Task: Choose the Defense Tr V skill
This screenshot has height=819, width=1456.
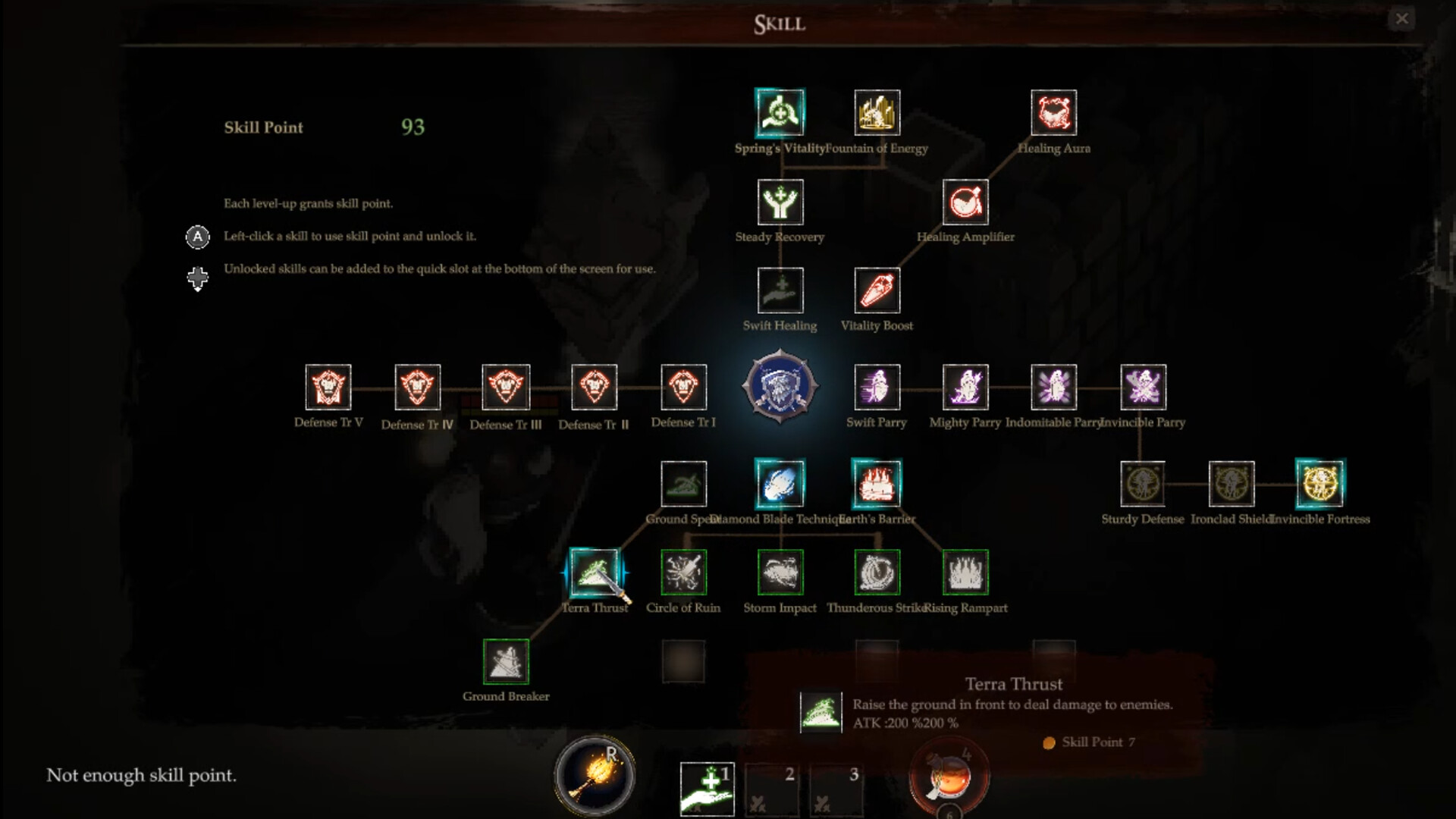Action: 328,387
